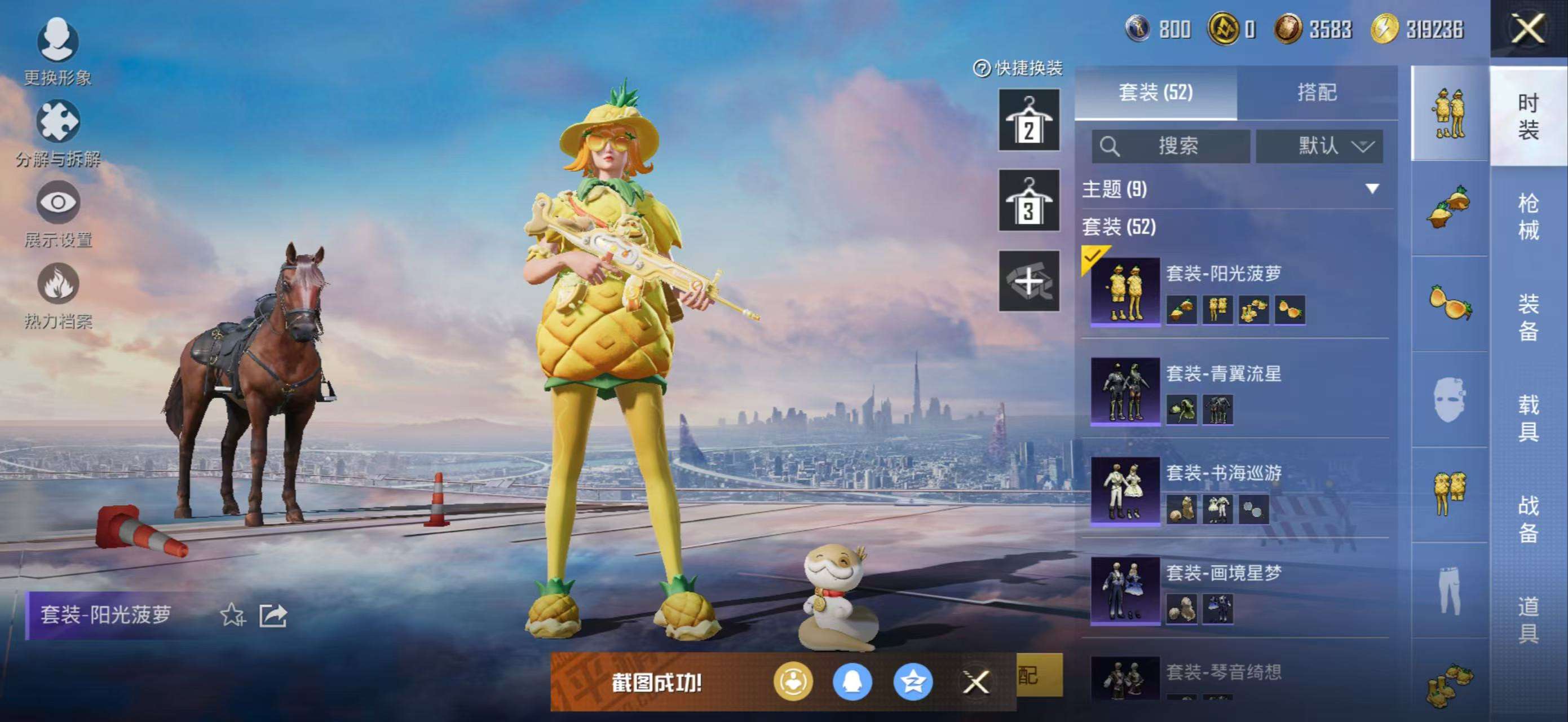Switch to quick outfit preset 2

[1028, 120]
